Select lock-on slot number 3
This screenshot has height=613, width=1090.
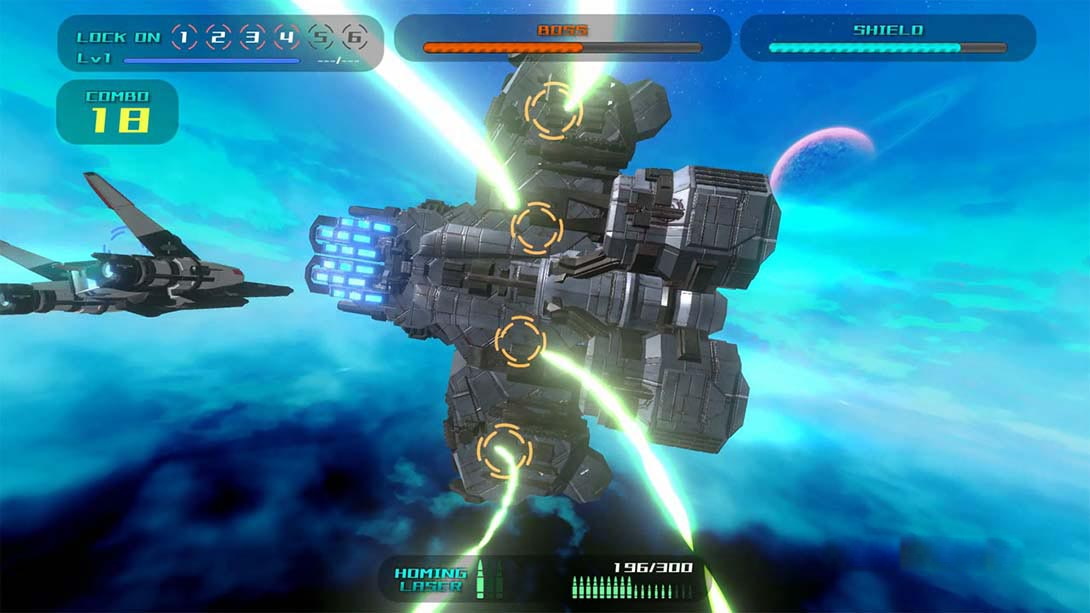pyautogui.click(x=253, y=38)
